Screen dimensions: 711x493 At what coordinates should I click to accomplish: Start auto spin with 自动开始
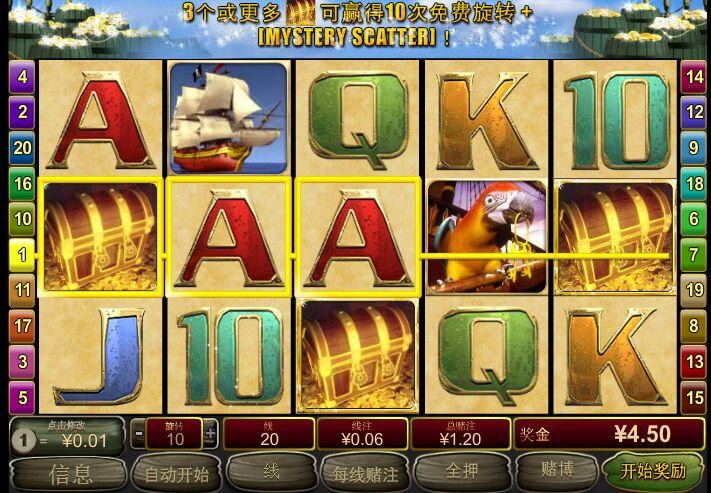(176, 472)
